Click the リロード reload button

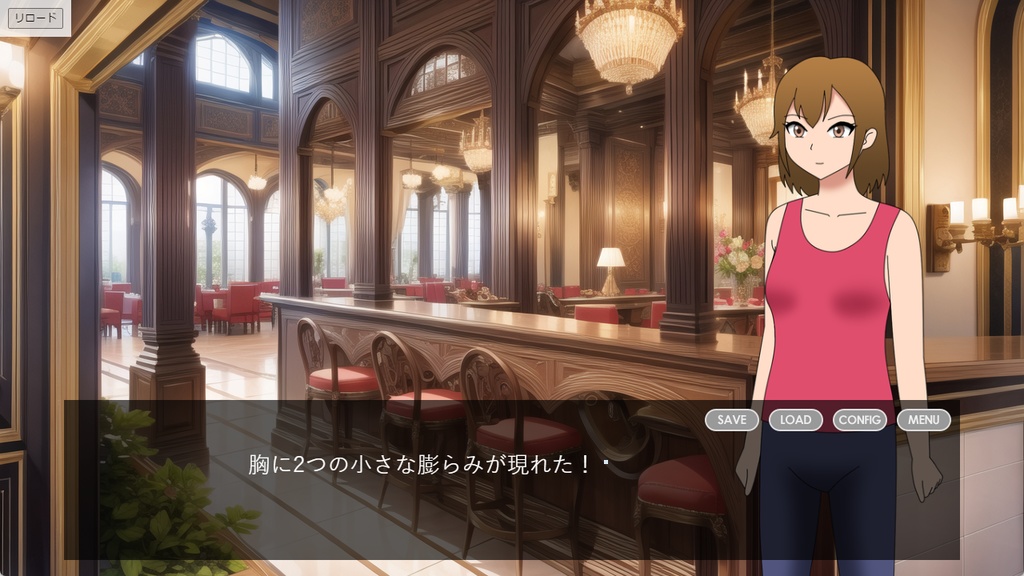(36, 18)
